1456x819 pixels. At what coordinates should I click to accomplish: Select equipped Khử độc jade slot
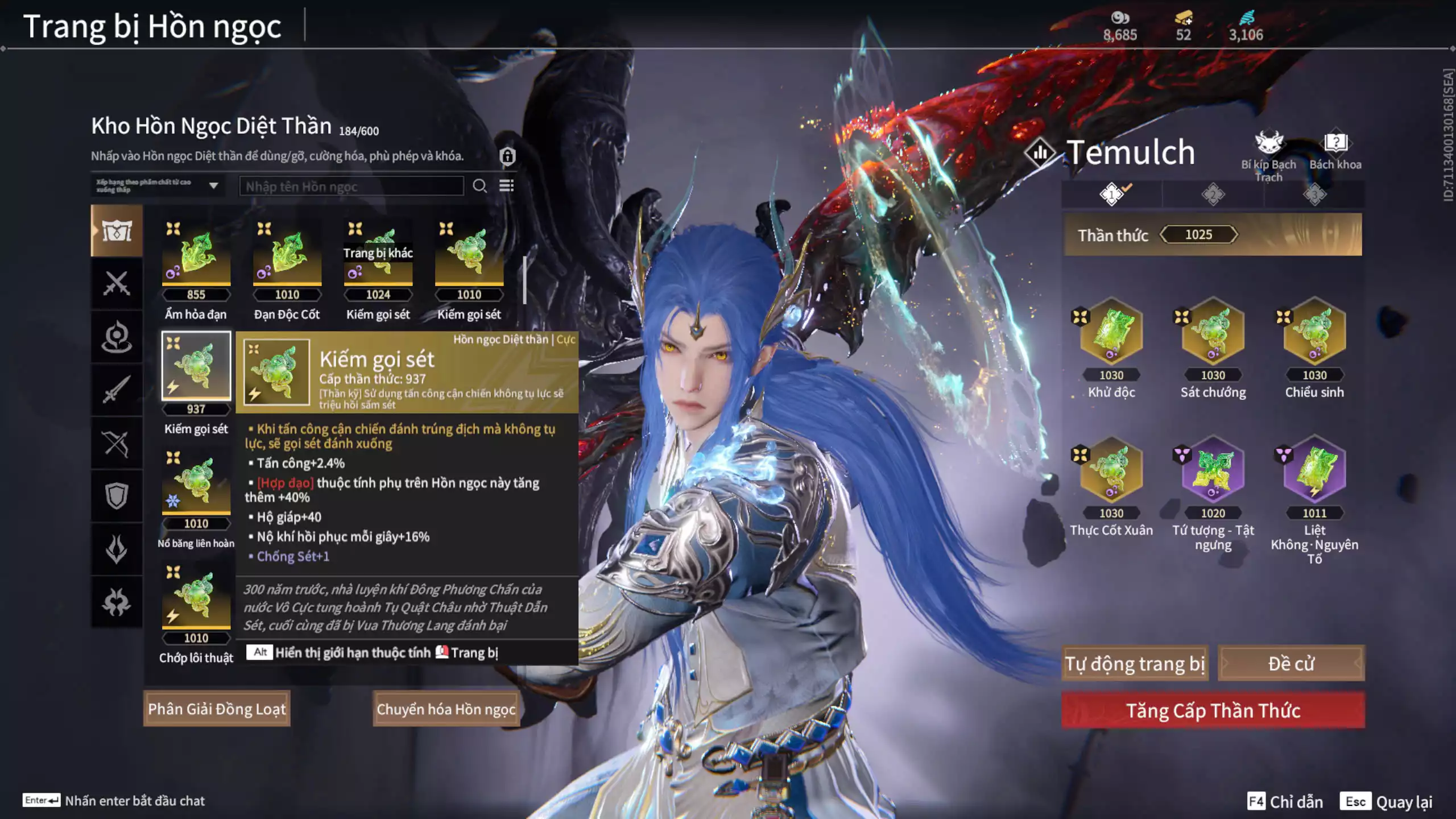tap(1111, 332)
